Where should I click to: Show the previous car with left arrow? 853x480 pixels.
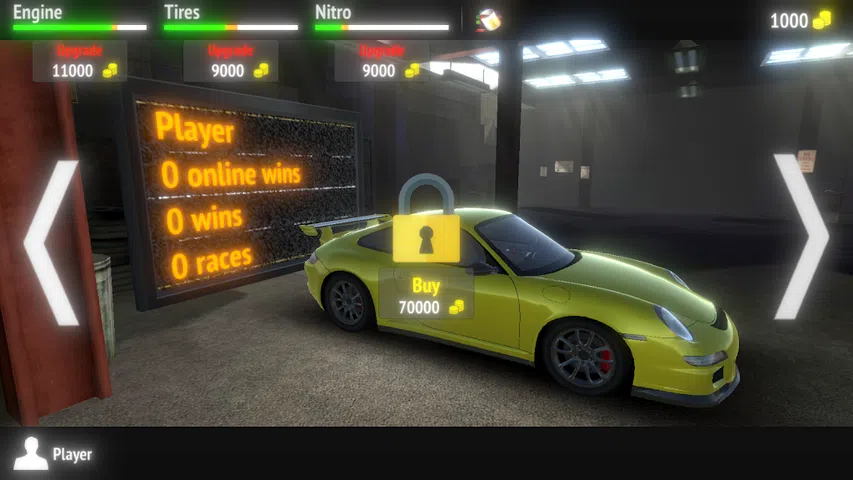tap(52, 243)
